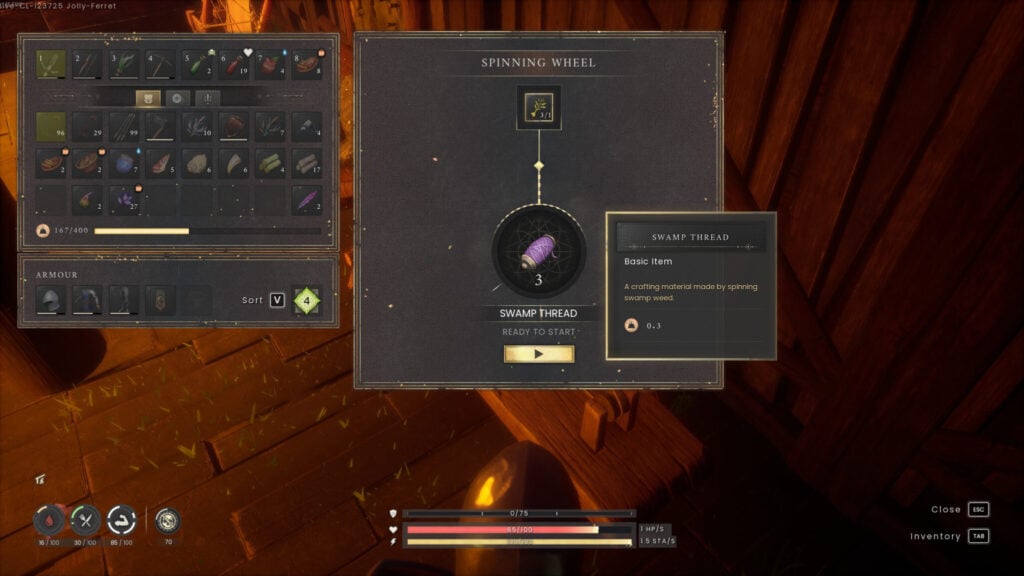This screenshot has width=1024, height=576.
Task: Click the green diamond badge showing 4
Action: tap(307, 300)
